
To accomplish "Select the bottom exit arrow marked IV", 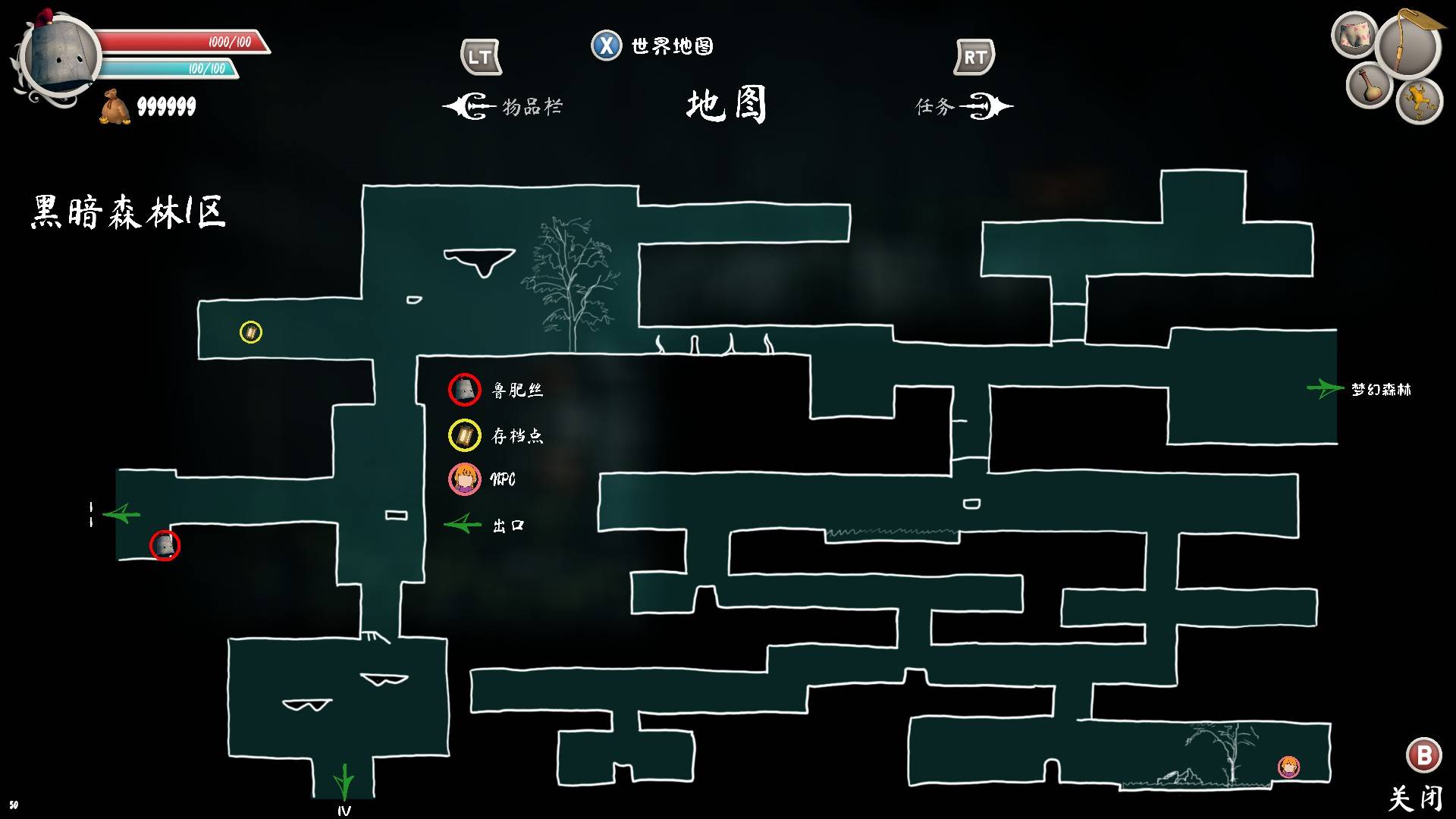I will click(x=344, y=781).
